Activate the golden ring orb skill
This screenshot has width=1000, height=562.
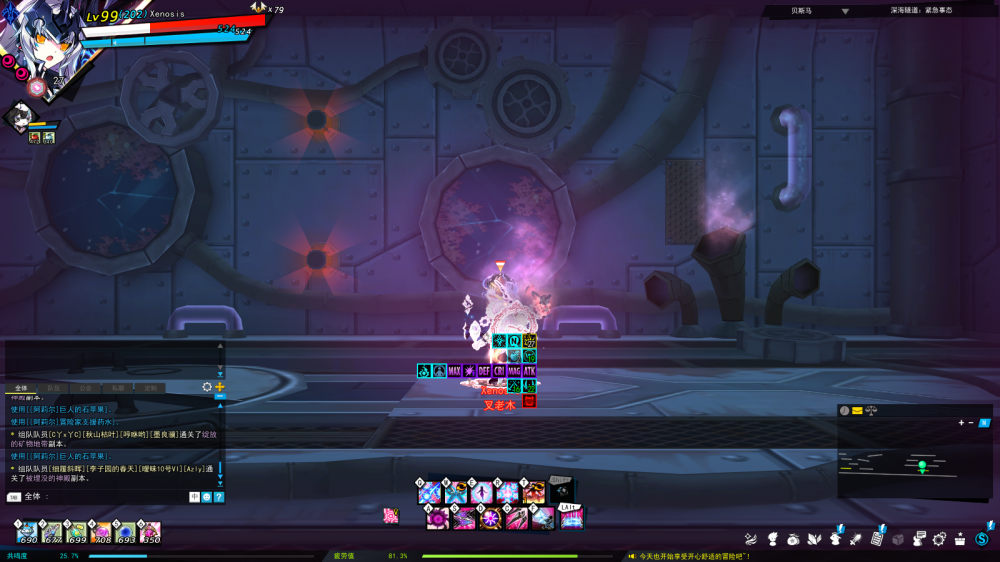coord(490,518)
